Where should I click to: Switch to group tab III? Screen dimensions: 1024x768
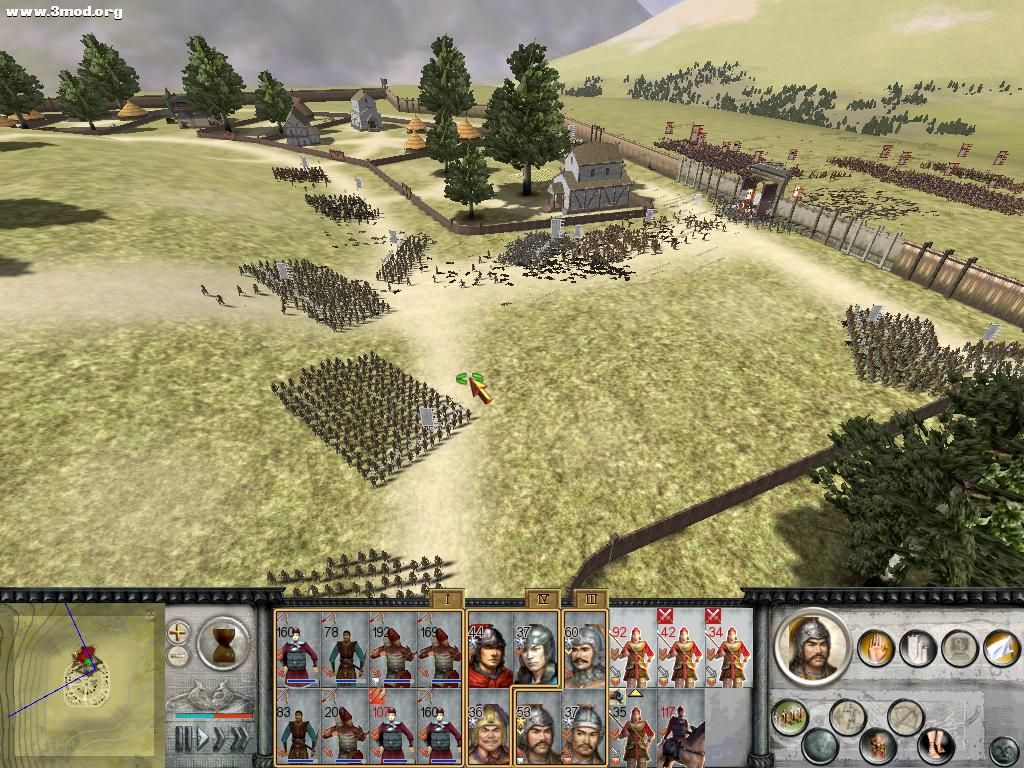pos(591,599)
